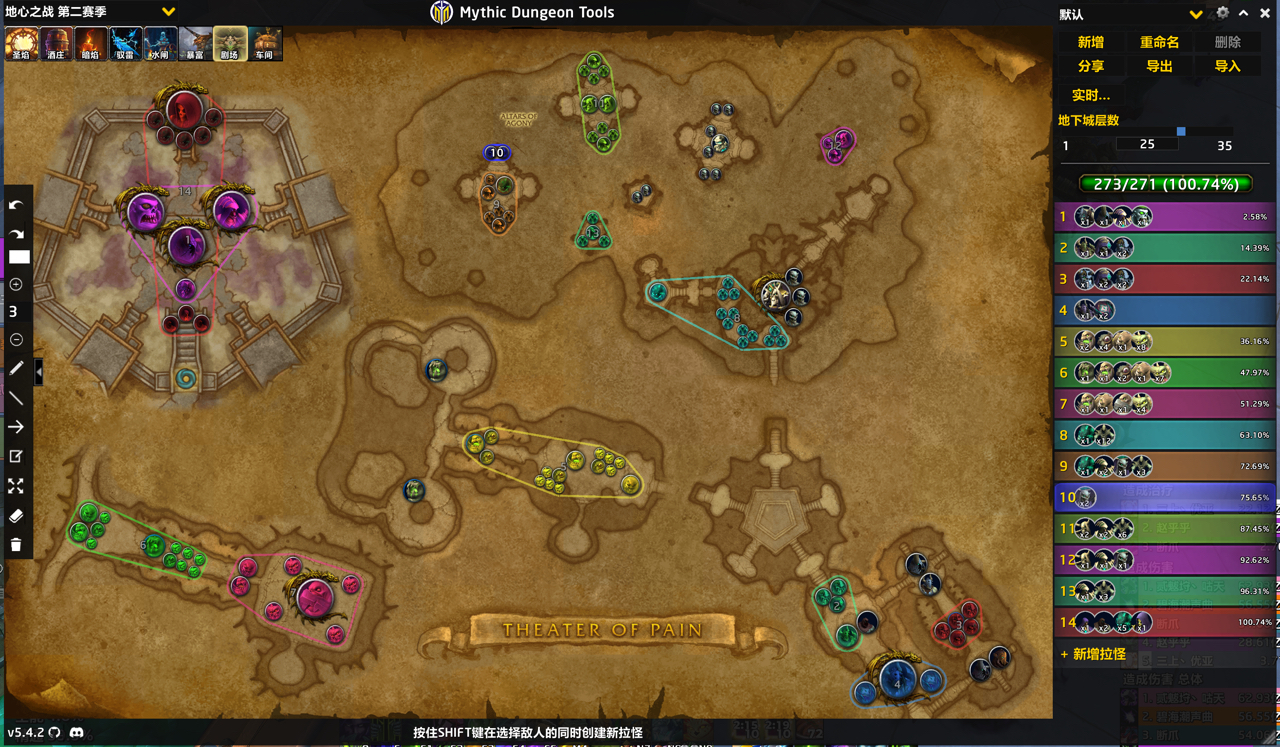Click the zoom-out magnifier icon
Viewport: 1280px width, 747px height.
click(x=17, y=339)
